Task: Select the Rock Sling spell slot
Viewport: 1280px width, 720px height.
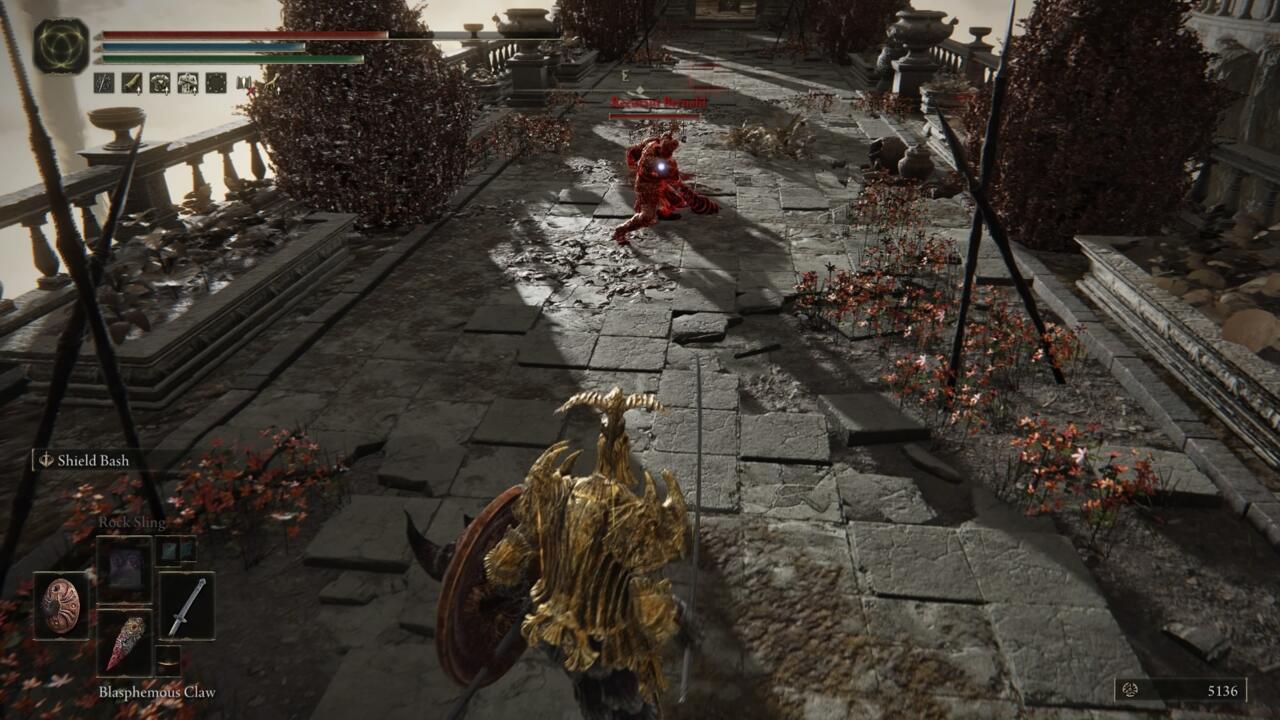Action: tap(124, 569)
